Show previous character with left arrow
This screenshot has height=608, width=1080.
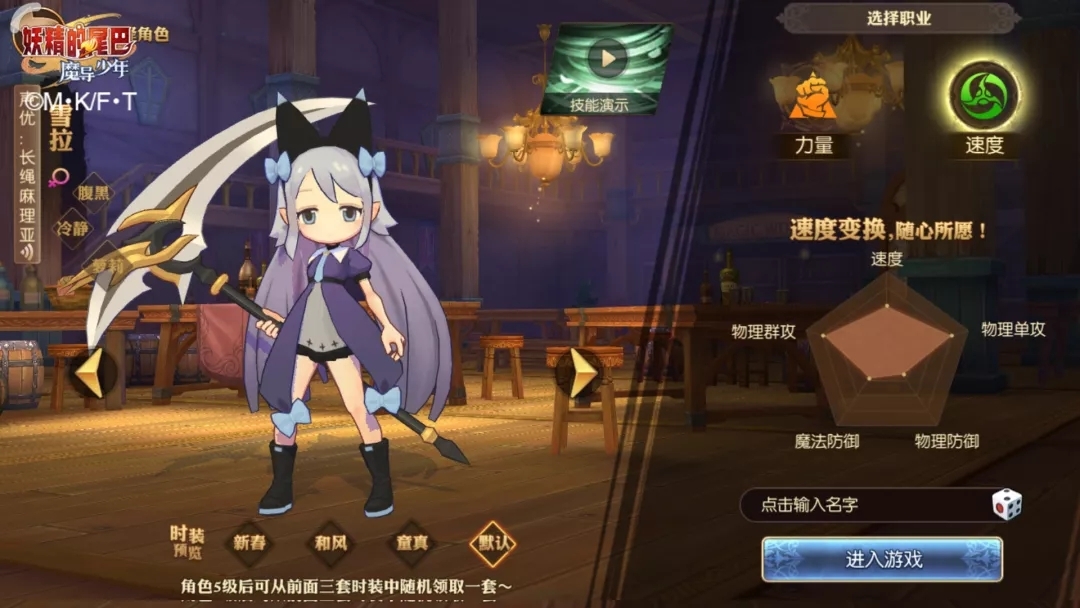pyautogui.click(x=89, y=373)
